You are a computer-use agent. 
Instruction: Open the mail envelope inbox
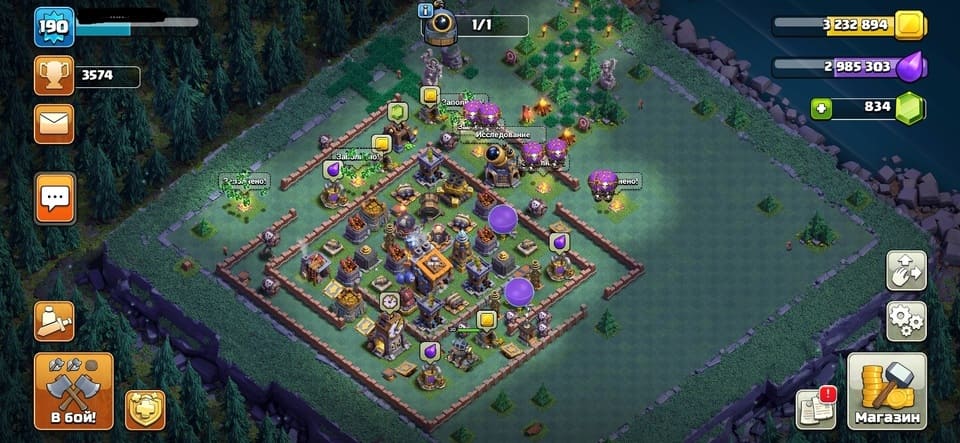point(54,123)
